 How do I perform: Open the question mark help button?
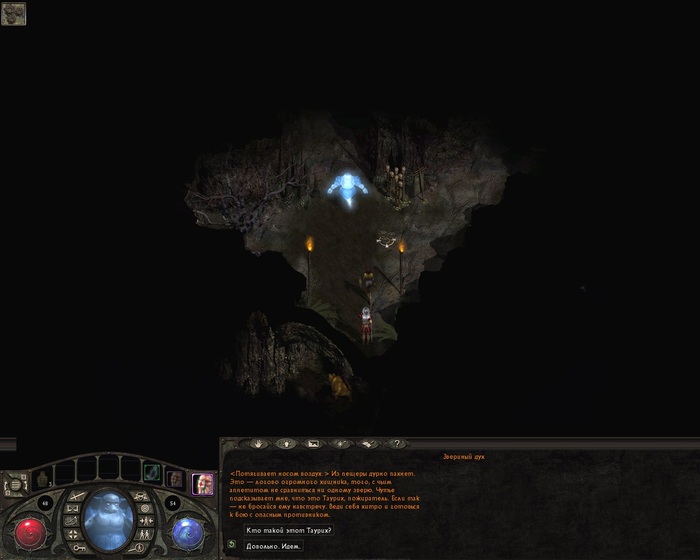(x=396, y=443)
